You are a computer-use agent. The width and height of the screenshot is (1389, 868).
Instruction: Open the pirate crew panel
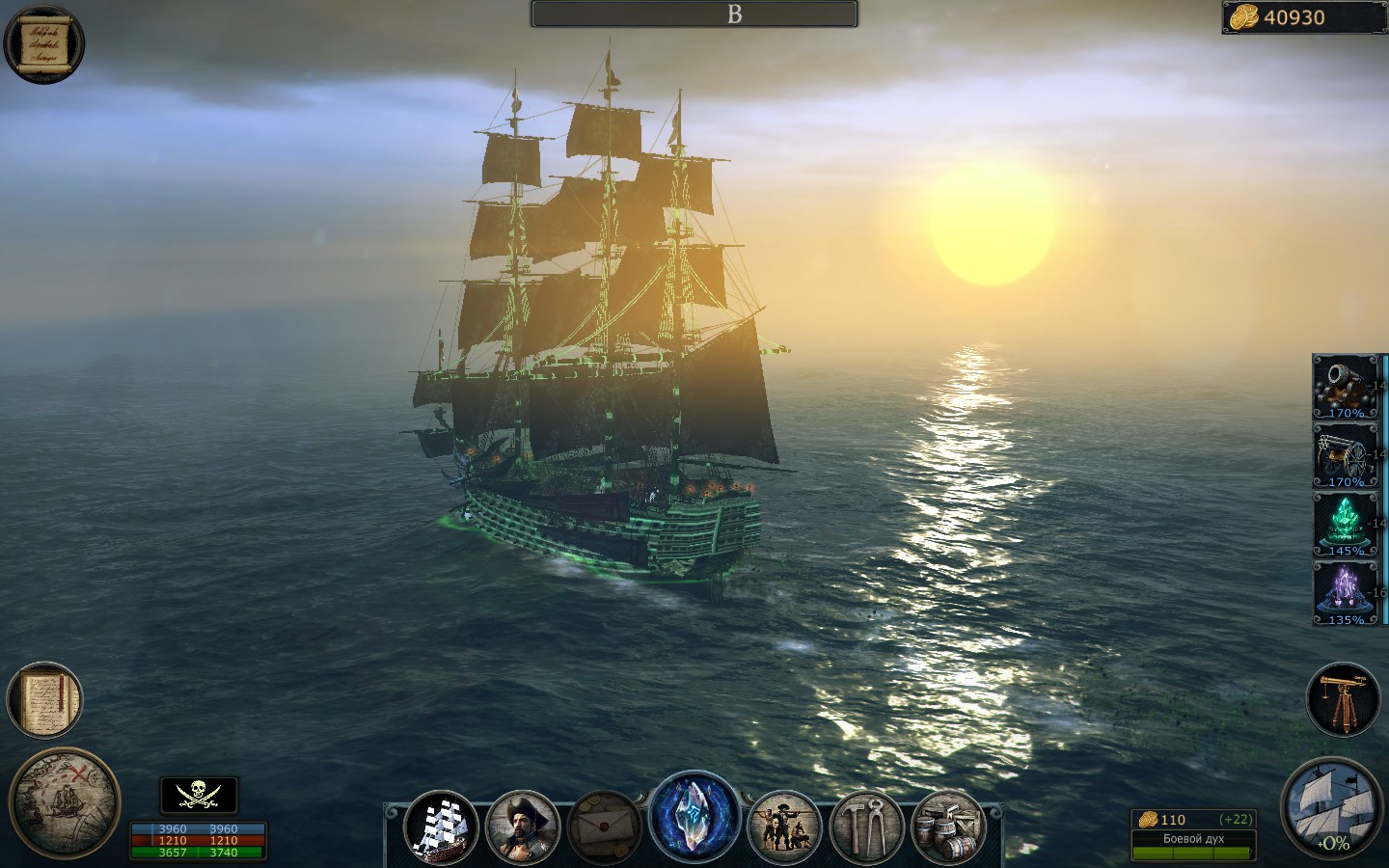(783, 825)
